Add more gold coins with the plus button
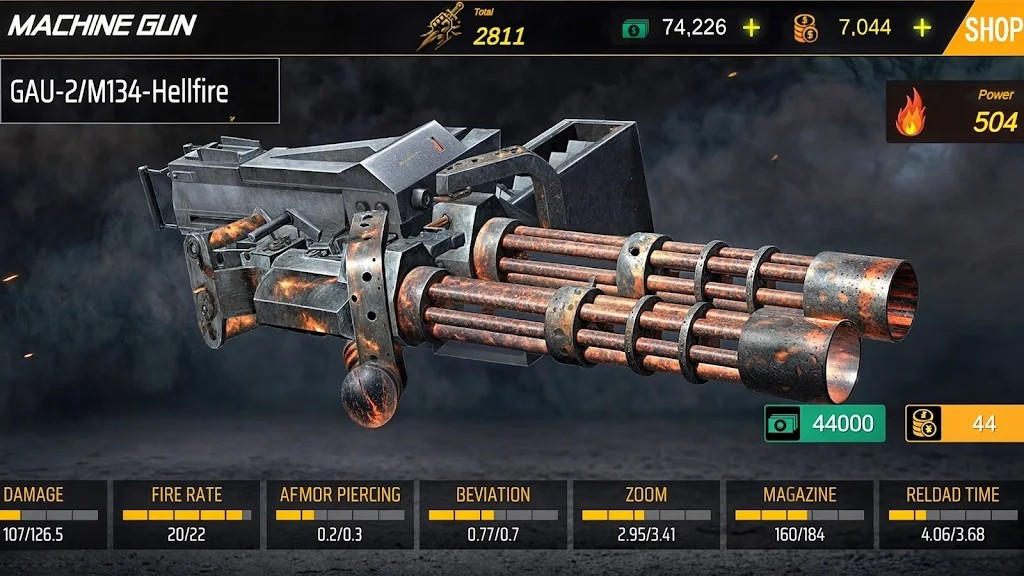The image size is (1024, 576). 922,28
